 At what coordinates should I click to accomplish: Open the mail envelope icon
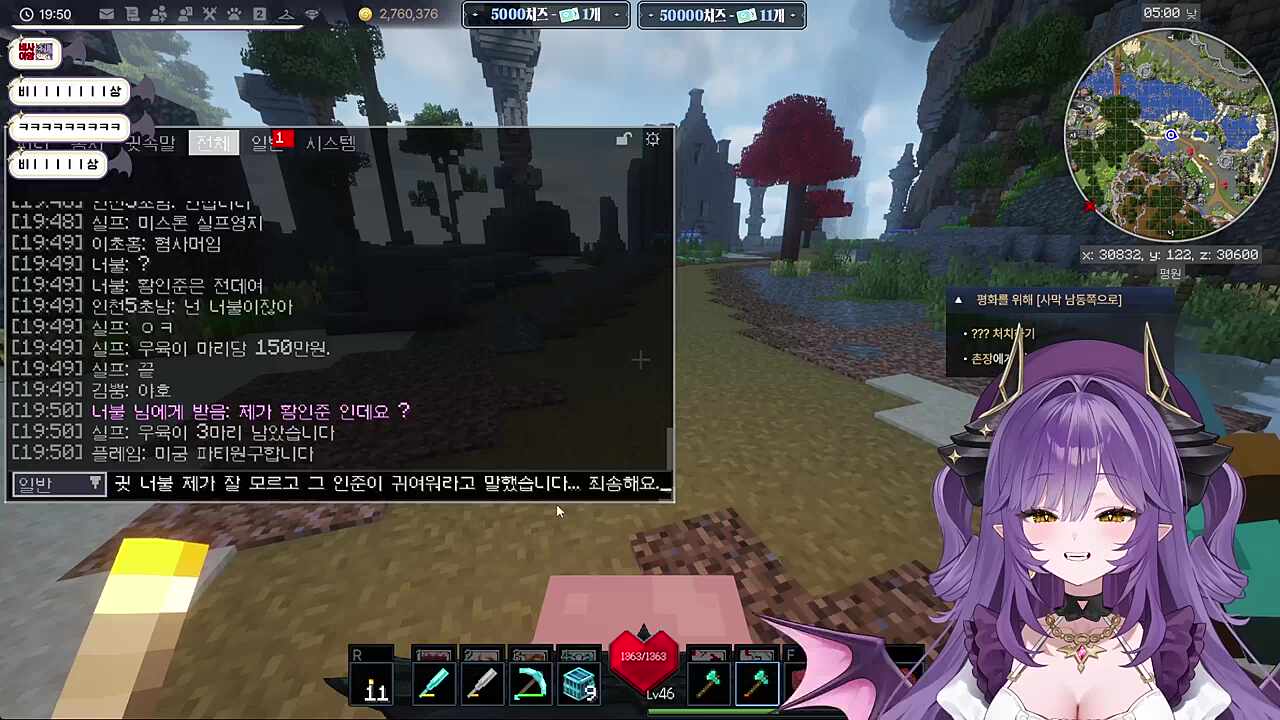pyautogui.click(x=106, y=14)
